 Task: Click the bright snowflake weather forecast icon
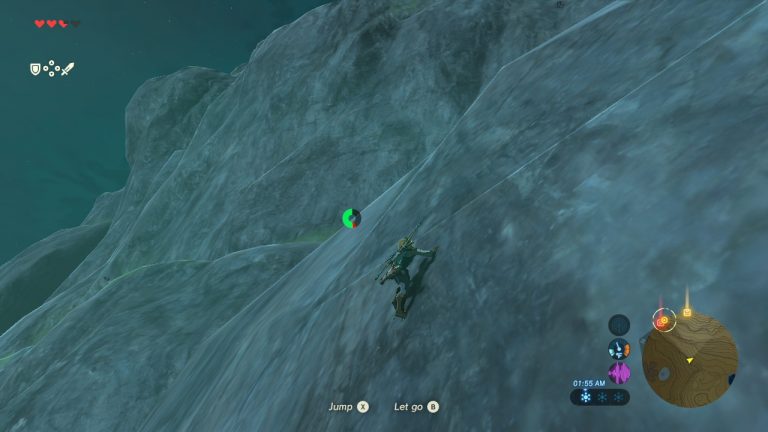click(585, 397)
